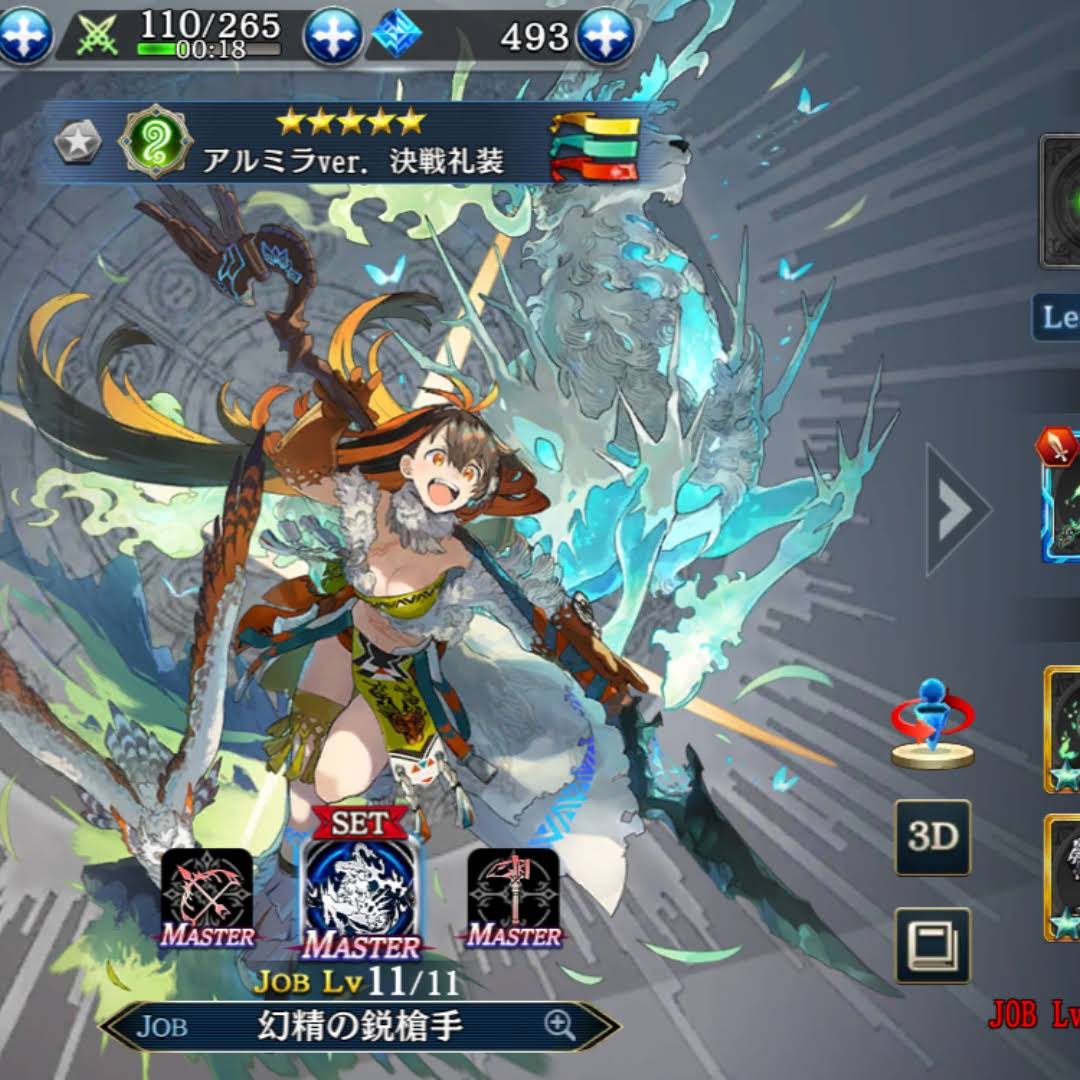Viewport: 1080px width, 1080px height.
Task: Magnify the 幻精の鋭槍手 job details
Action: tap(559, 1023)
